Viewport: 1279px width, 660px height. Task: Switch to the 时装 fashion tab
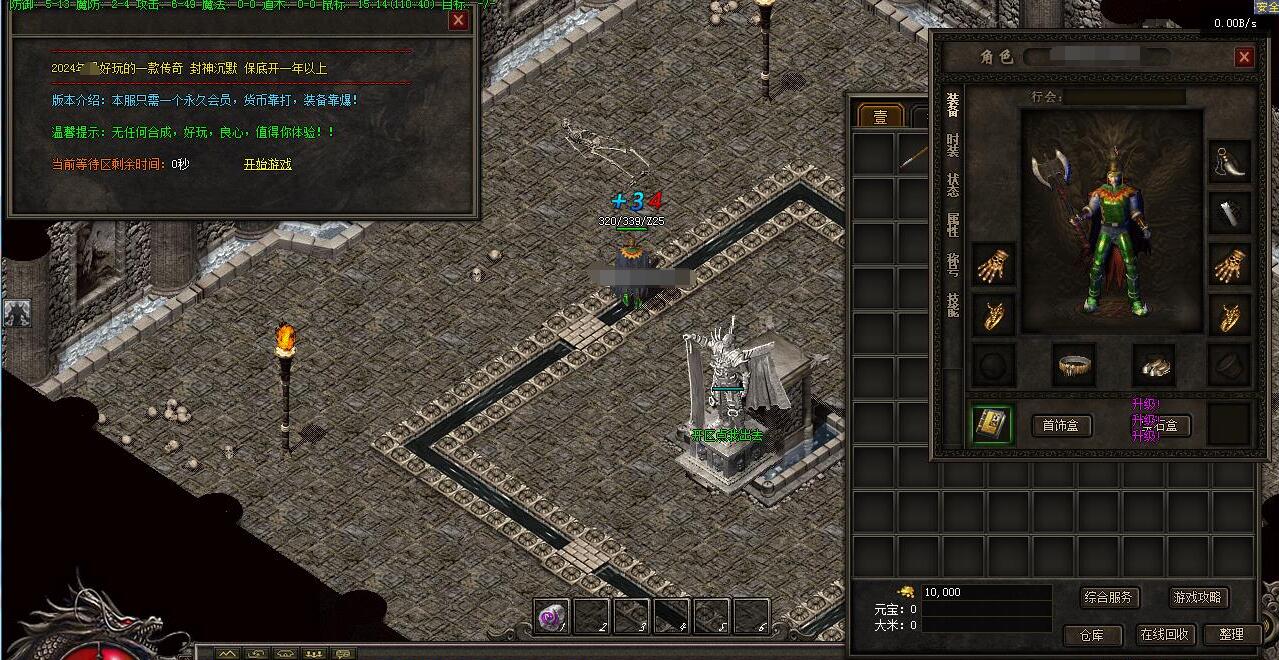953,146
